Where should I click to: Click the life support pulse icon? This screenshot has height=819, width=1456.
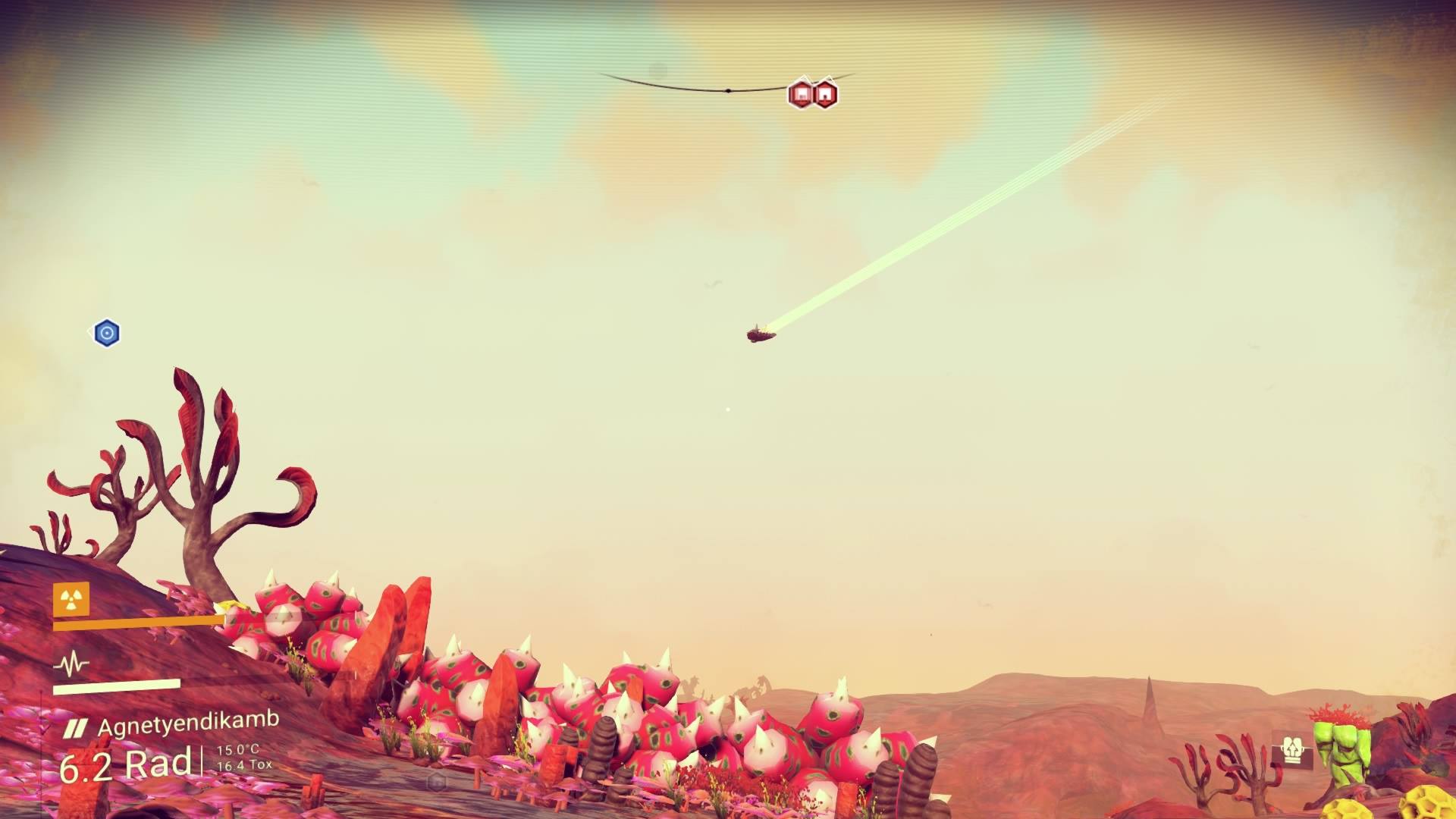tap(71, 665)
